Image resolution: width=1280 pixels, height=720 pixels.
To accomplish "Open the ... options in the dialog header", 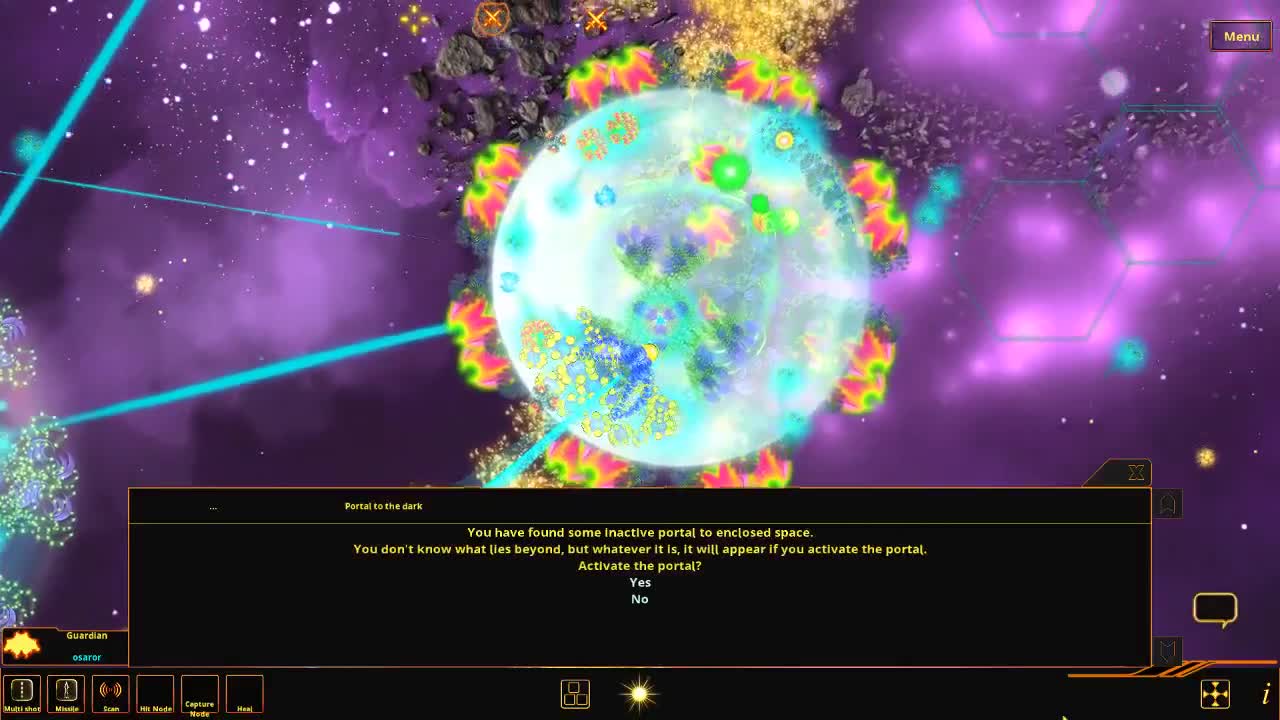I will [213, 506].
